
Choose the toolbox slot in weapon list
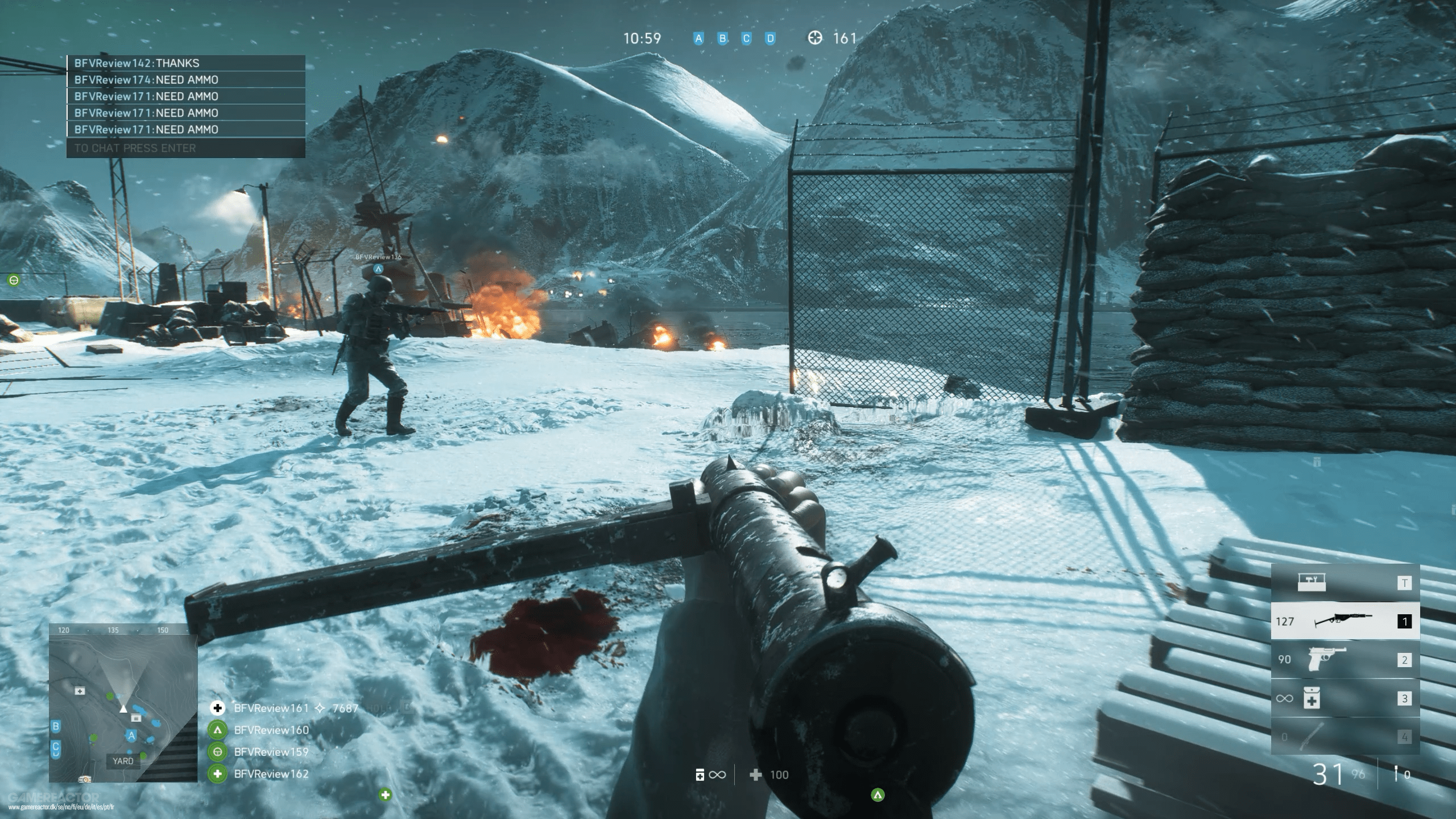click(x=1345, y=582)
